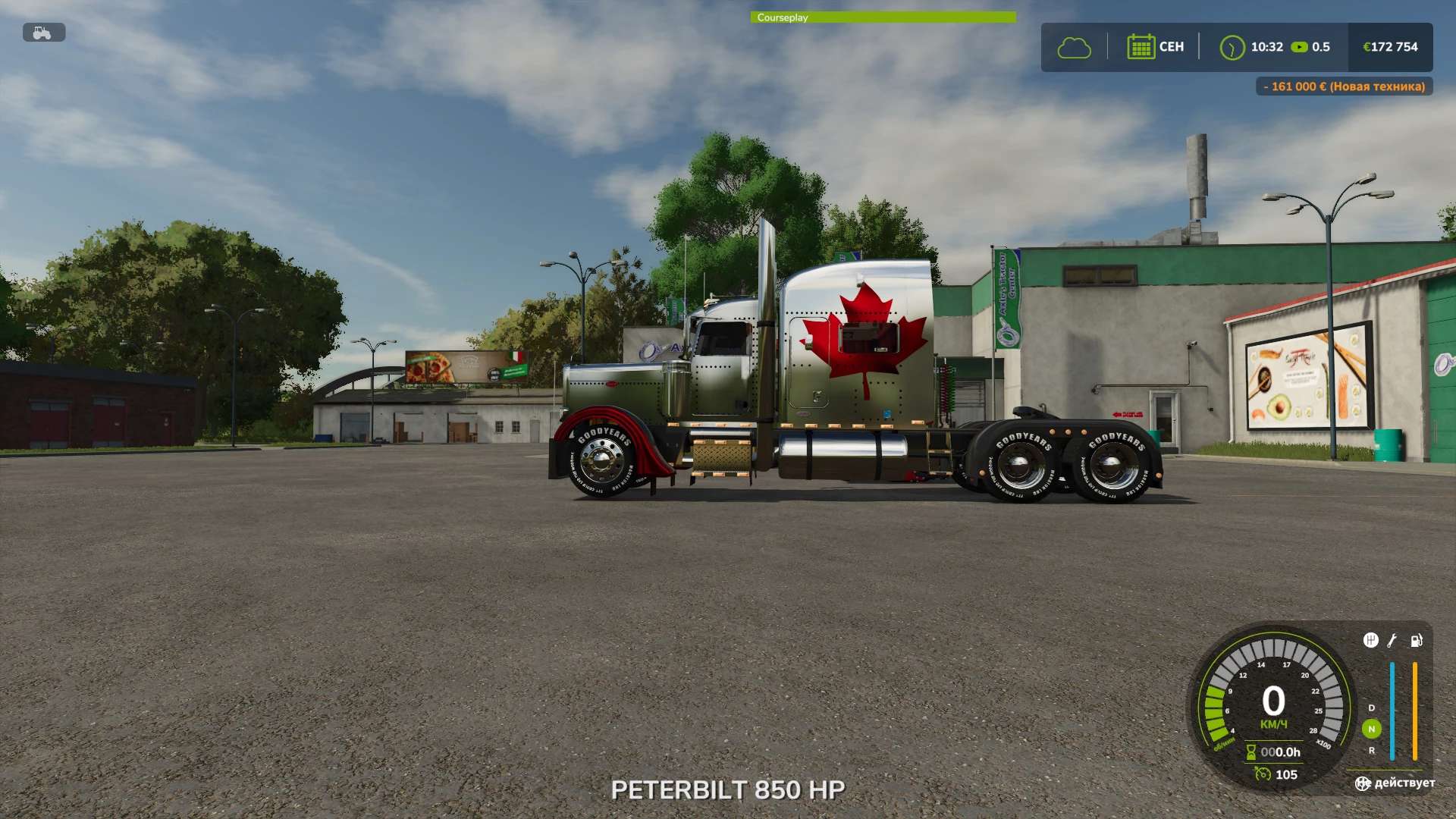The image size is (1456, 819).
Task: Click the green clock icon
Action: coord(1232,48)
